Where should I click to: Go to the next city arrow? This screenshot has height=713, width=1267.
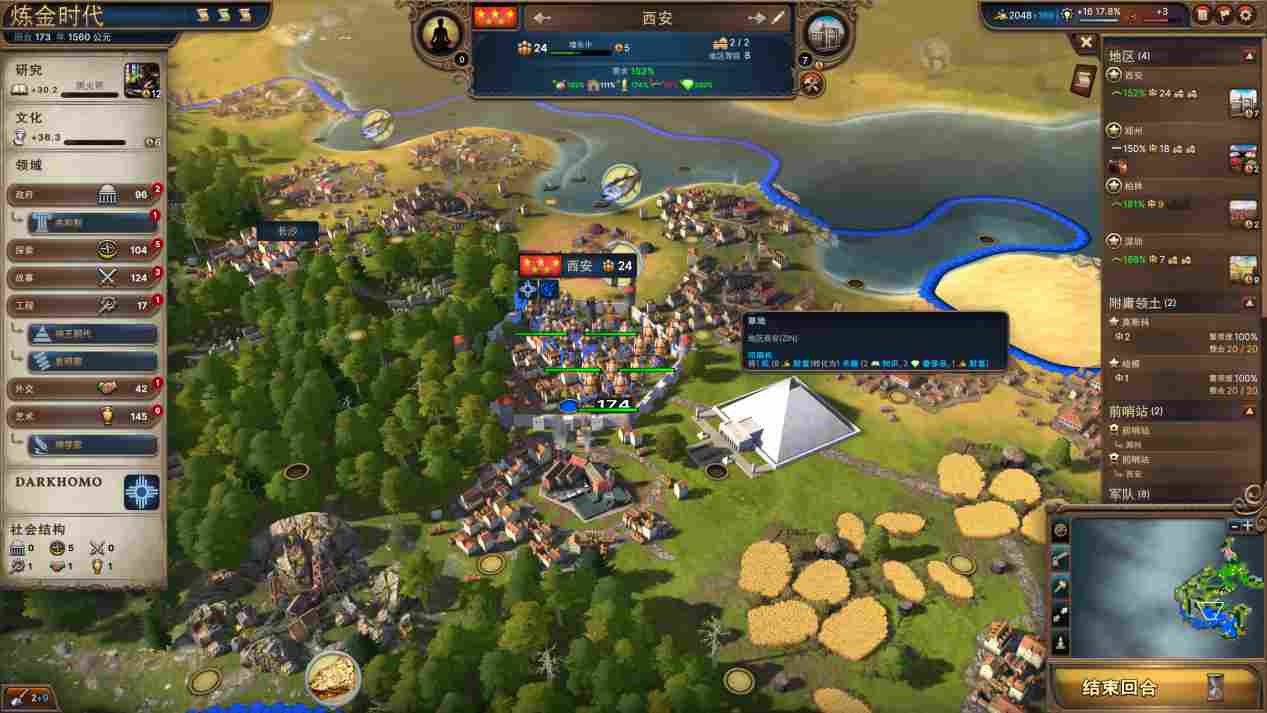(x=756, y=18)
